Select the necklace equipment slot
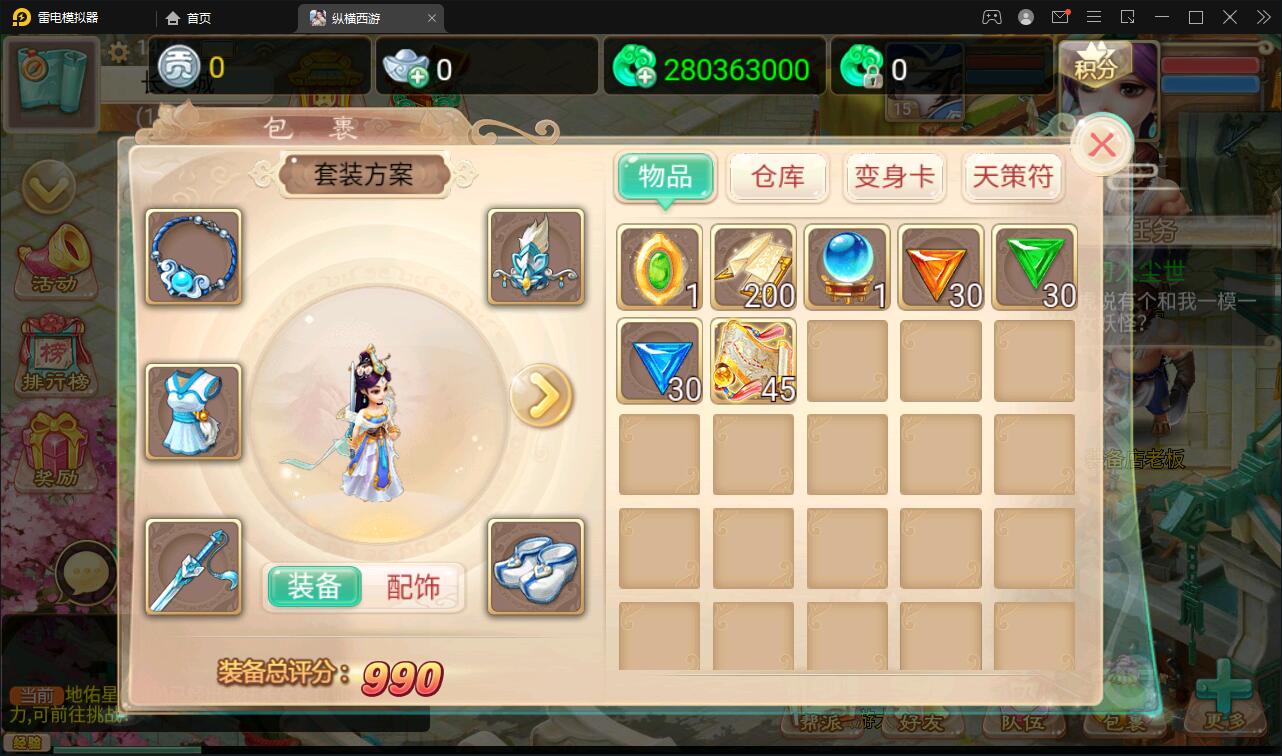 pyautogui.click(x=192, y=257)
